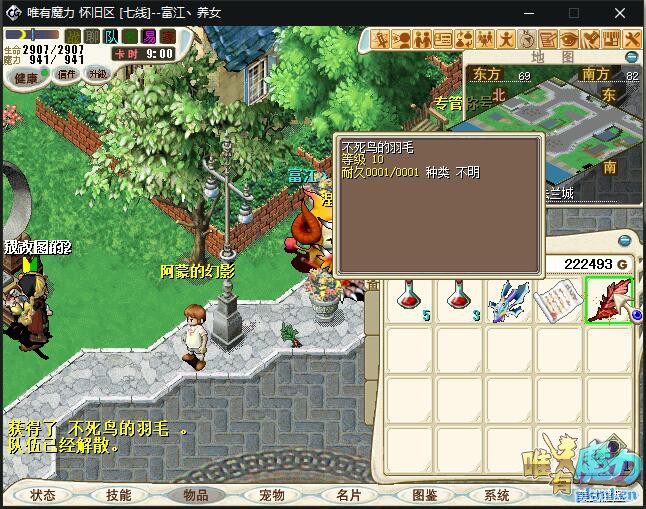Screen dimensions: 646x509
Task: Select the red potion stack of 5
Action: click(410, 301)
